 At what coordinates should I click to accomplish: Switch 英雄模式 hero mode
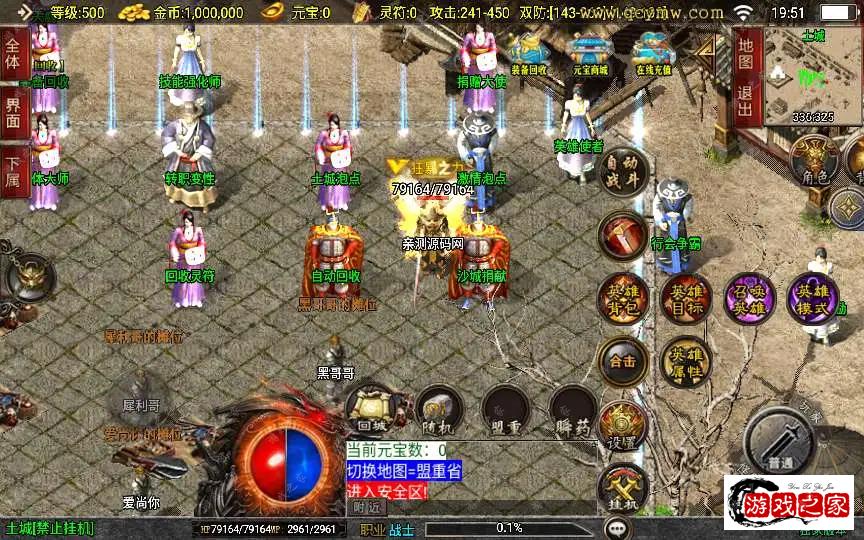tap(812, 299)
